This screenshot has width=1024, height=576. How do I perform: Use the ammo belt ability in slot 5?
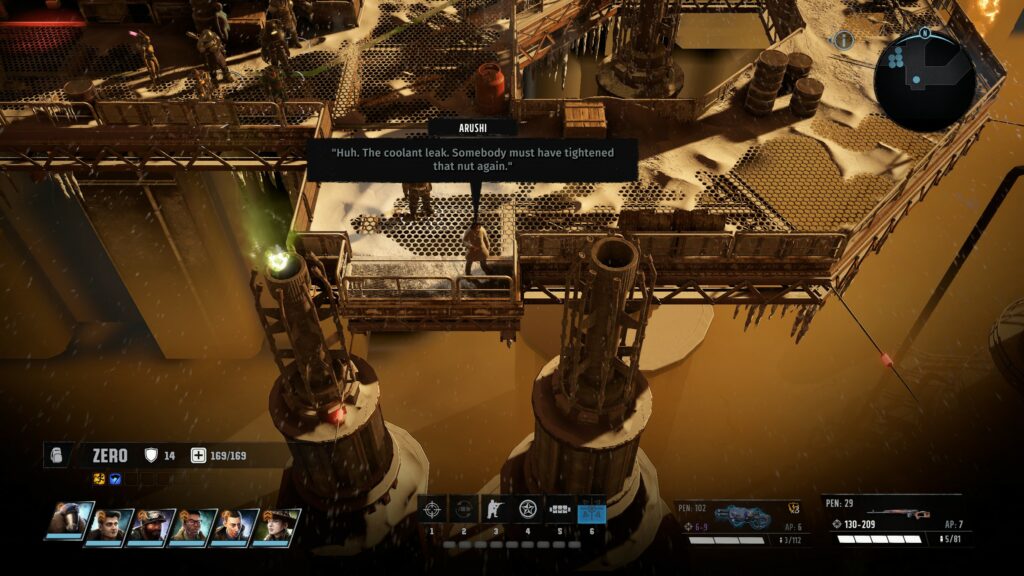(560, 510)
